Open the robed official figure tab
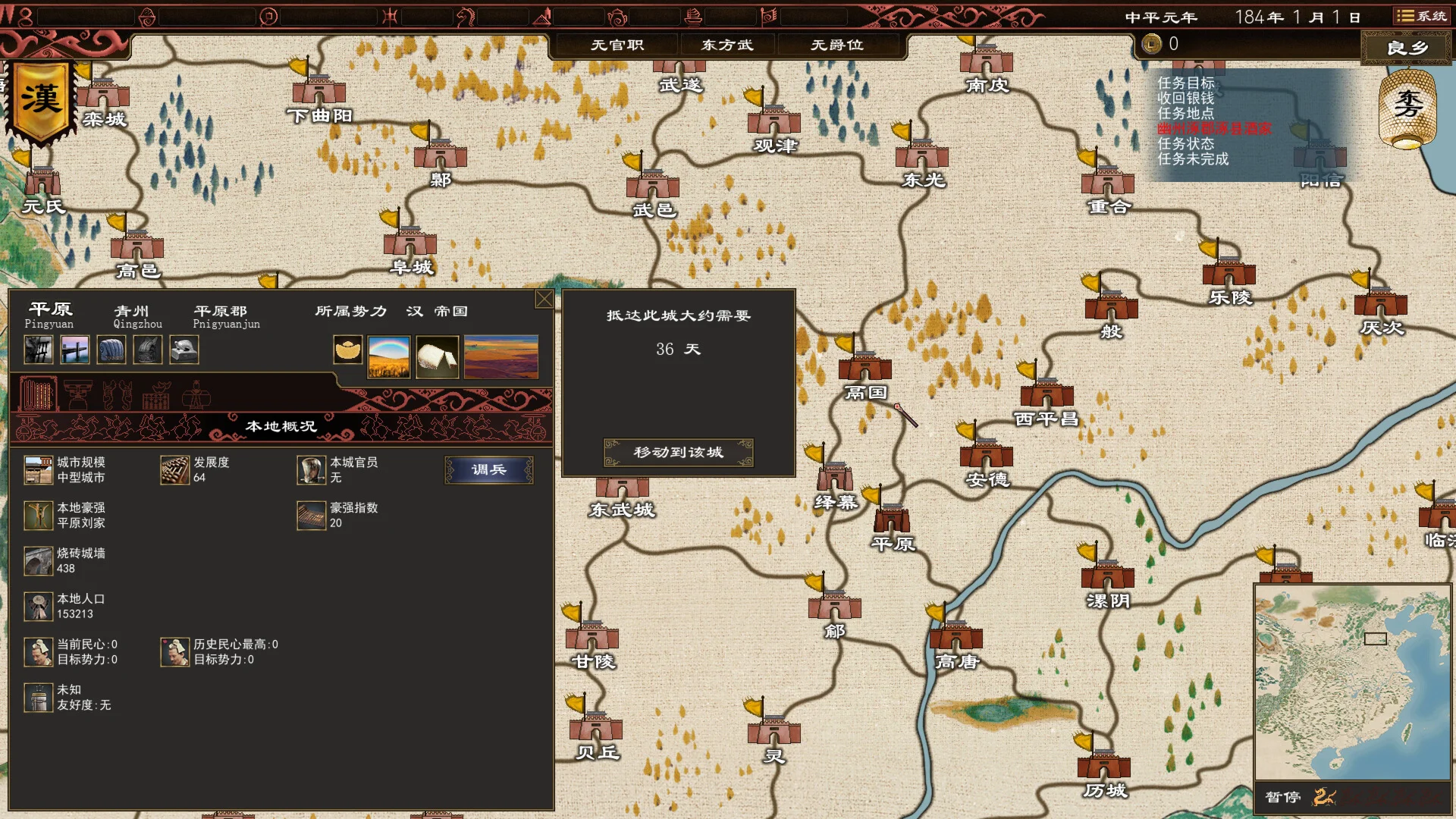The height and width of the screenshot is (819, 1456). 196,395
